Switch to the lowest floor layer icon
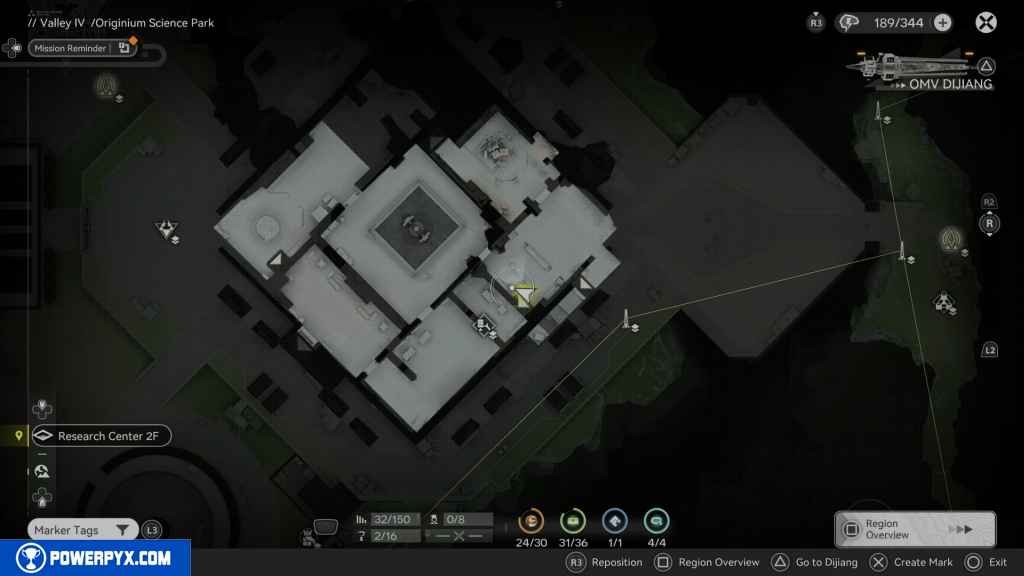Screen dimensions: 1024x576 point(42,497)
